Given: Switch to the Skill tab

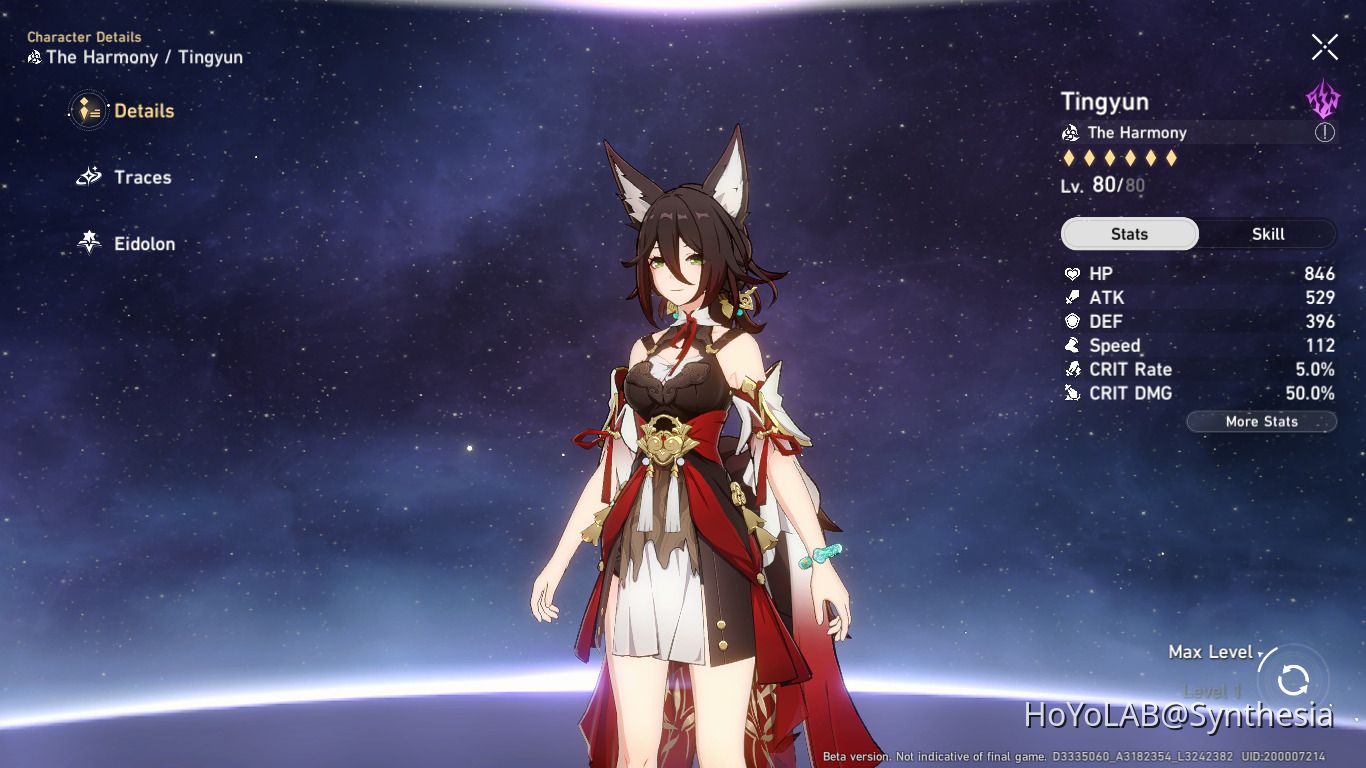Looking at the screenshot, I should (x=1268, y=233).
